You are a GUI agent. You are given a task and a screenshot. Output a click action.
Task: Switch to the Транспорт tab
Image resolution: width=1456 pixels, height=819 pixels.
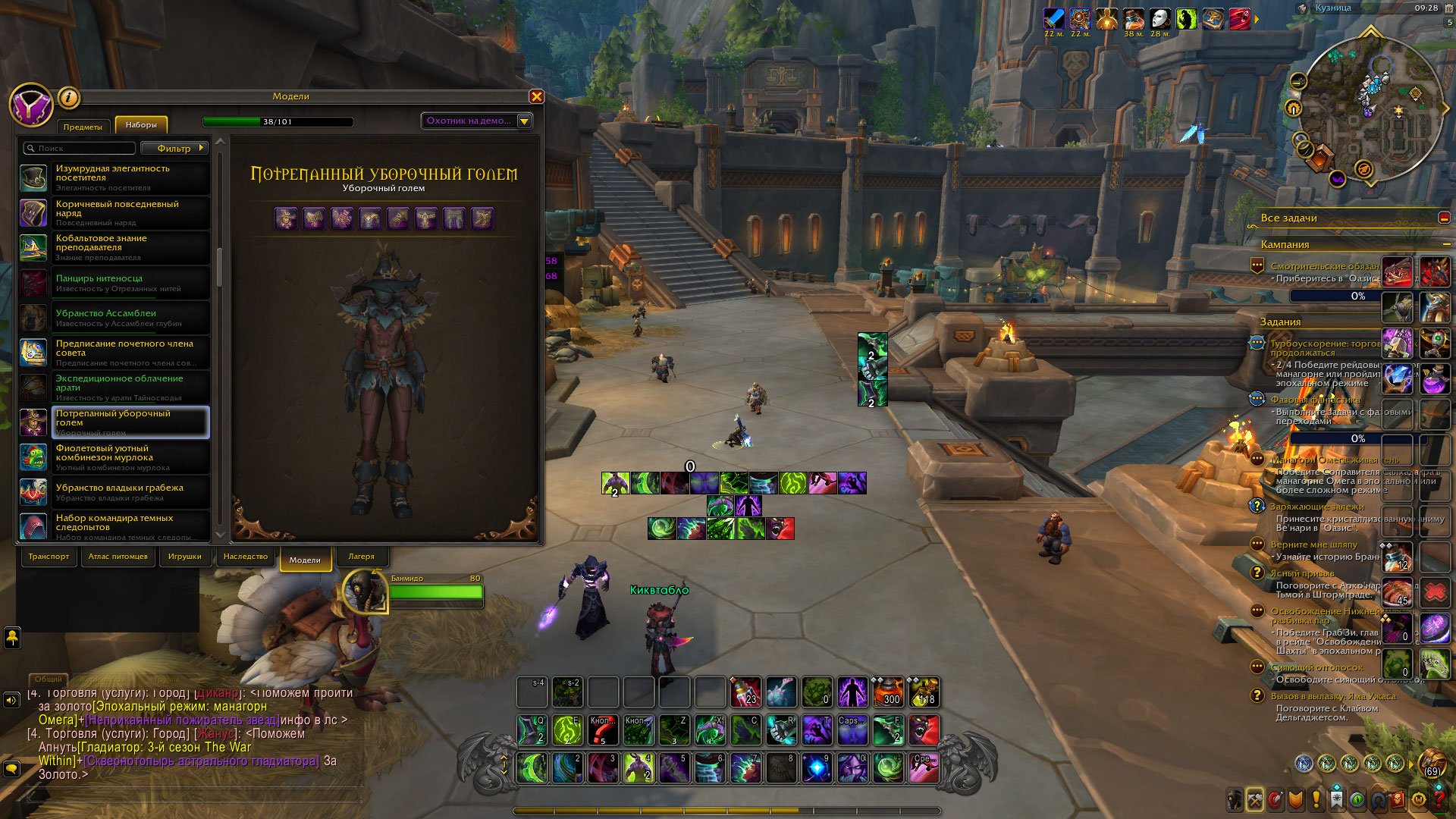49,557
